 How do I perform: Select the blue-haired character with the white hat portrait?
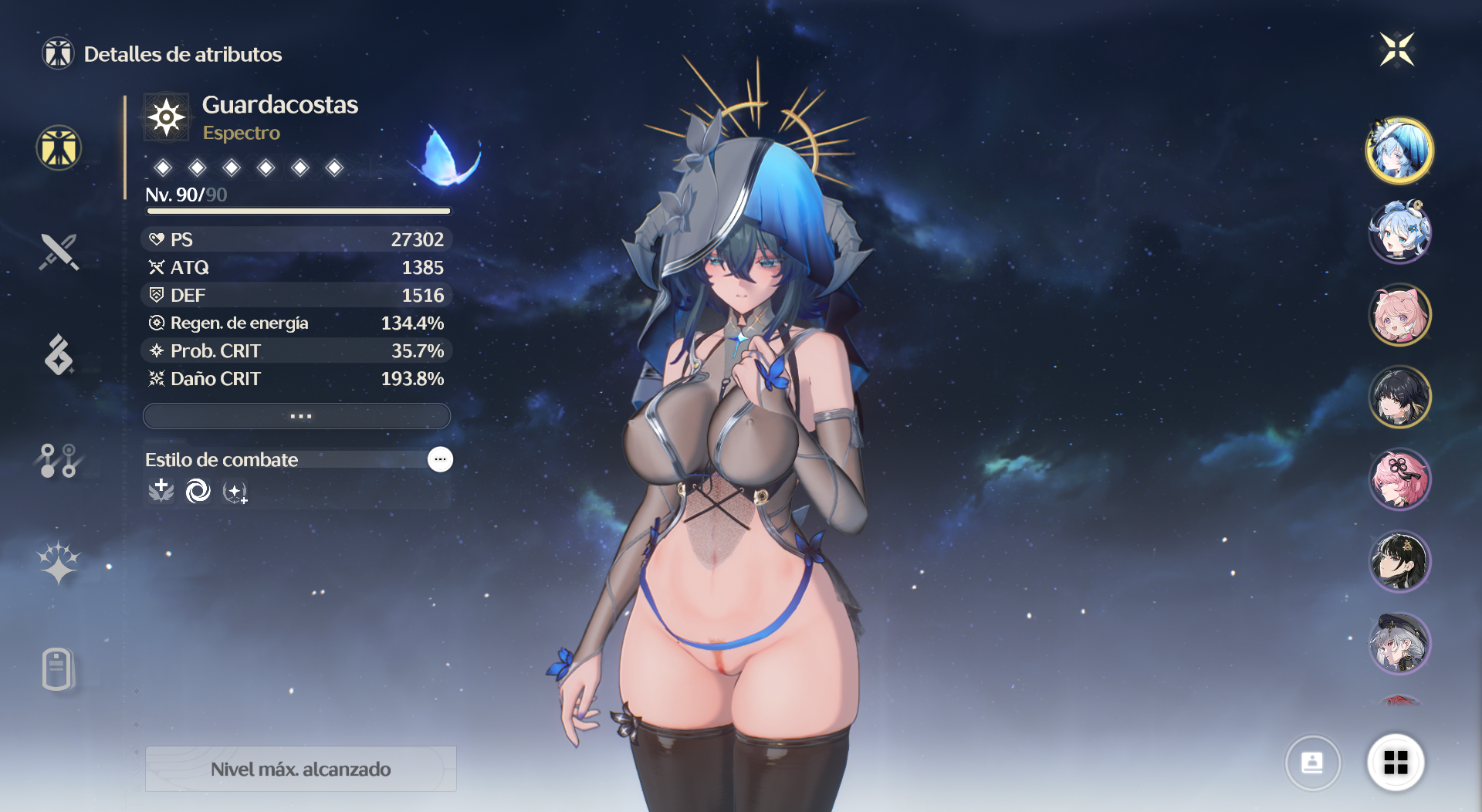1399,150
